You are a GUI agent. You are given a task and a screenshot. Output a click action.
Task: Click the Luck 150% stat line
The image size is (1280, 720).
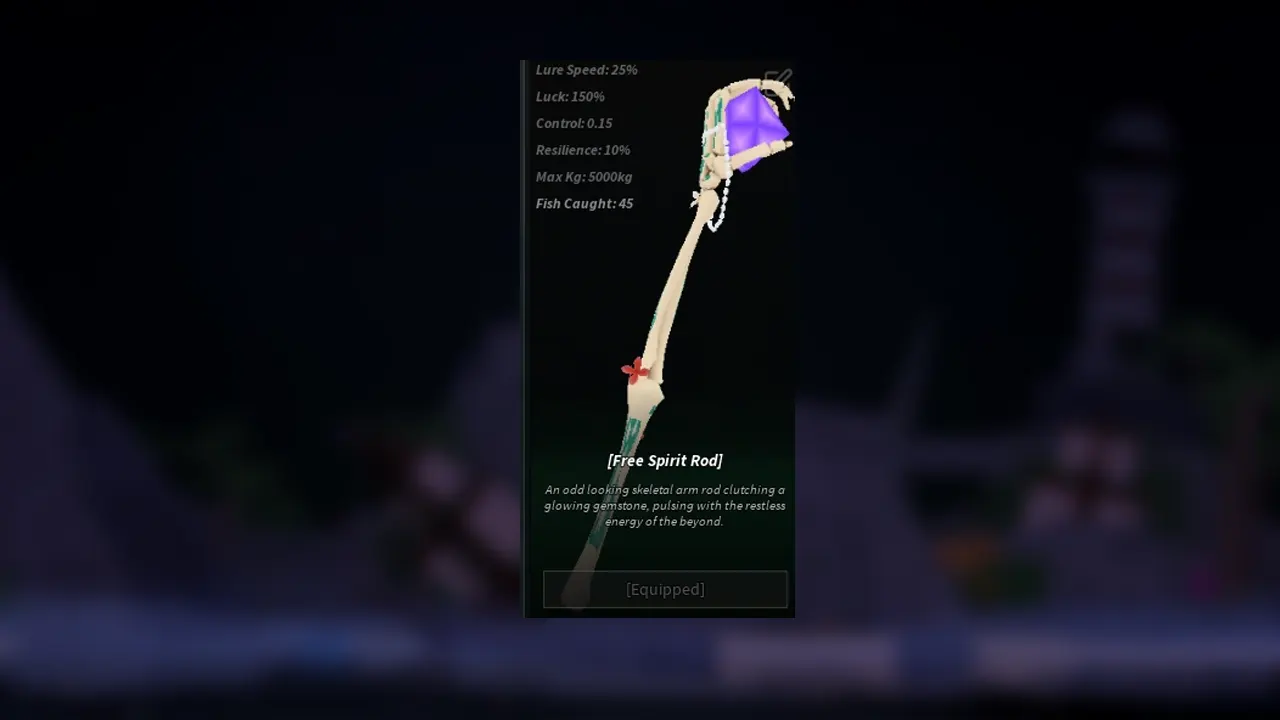pos(570,97)
